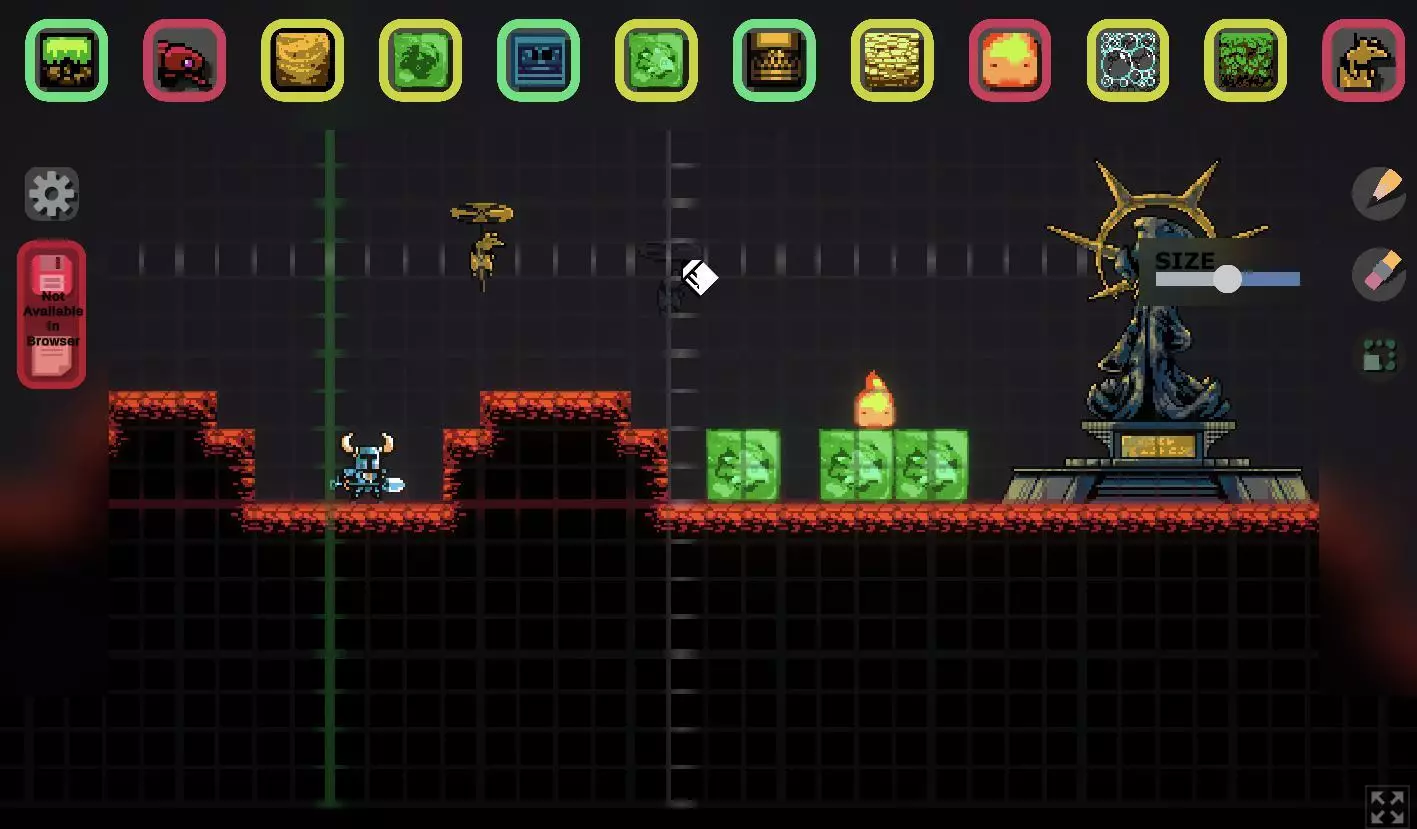Open settings with the gear icon

point(51,194)
